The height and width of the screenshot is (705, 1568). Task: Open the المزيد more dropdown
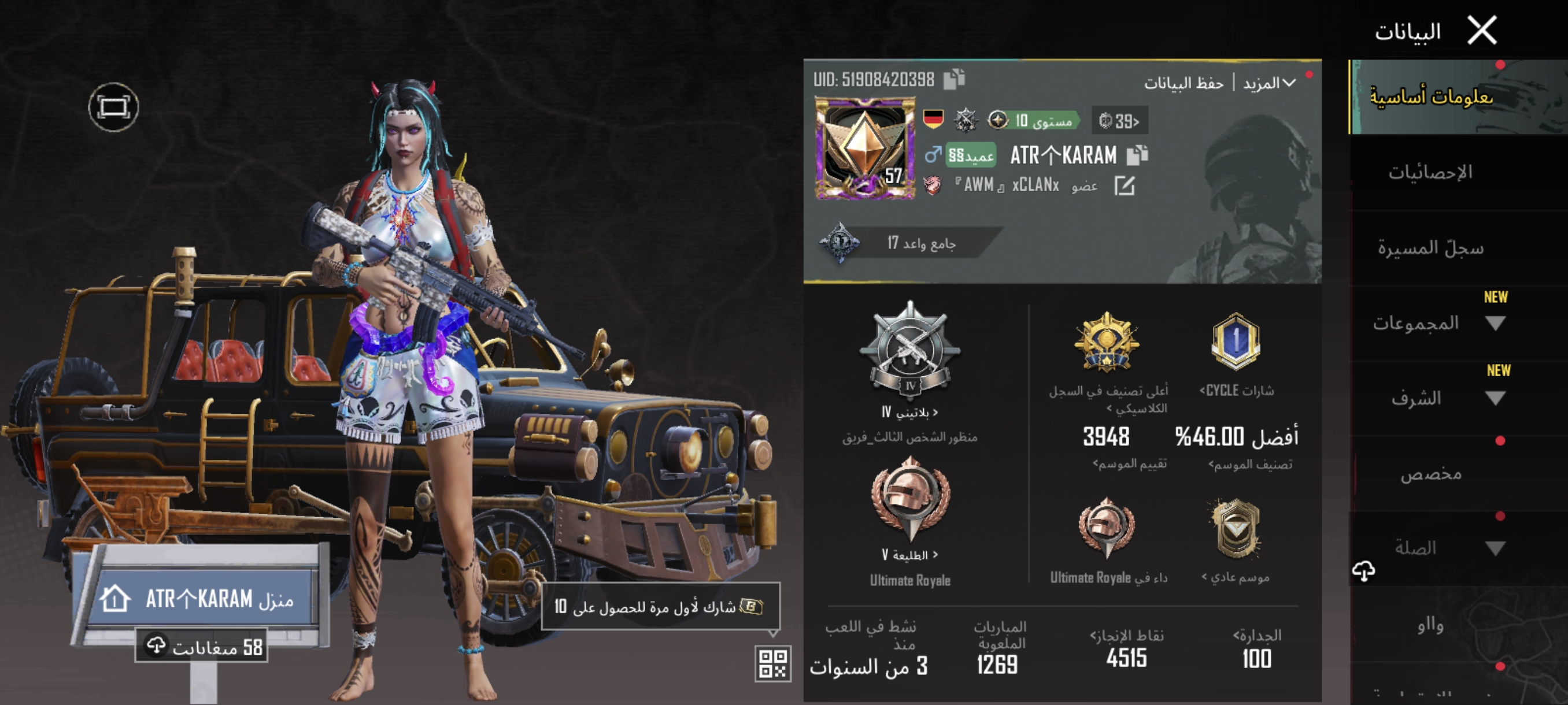click(x=1269, y=83)
